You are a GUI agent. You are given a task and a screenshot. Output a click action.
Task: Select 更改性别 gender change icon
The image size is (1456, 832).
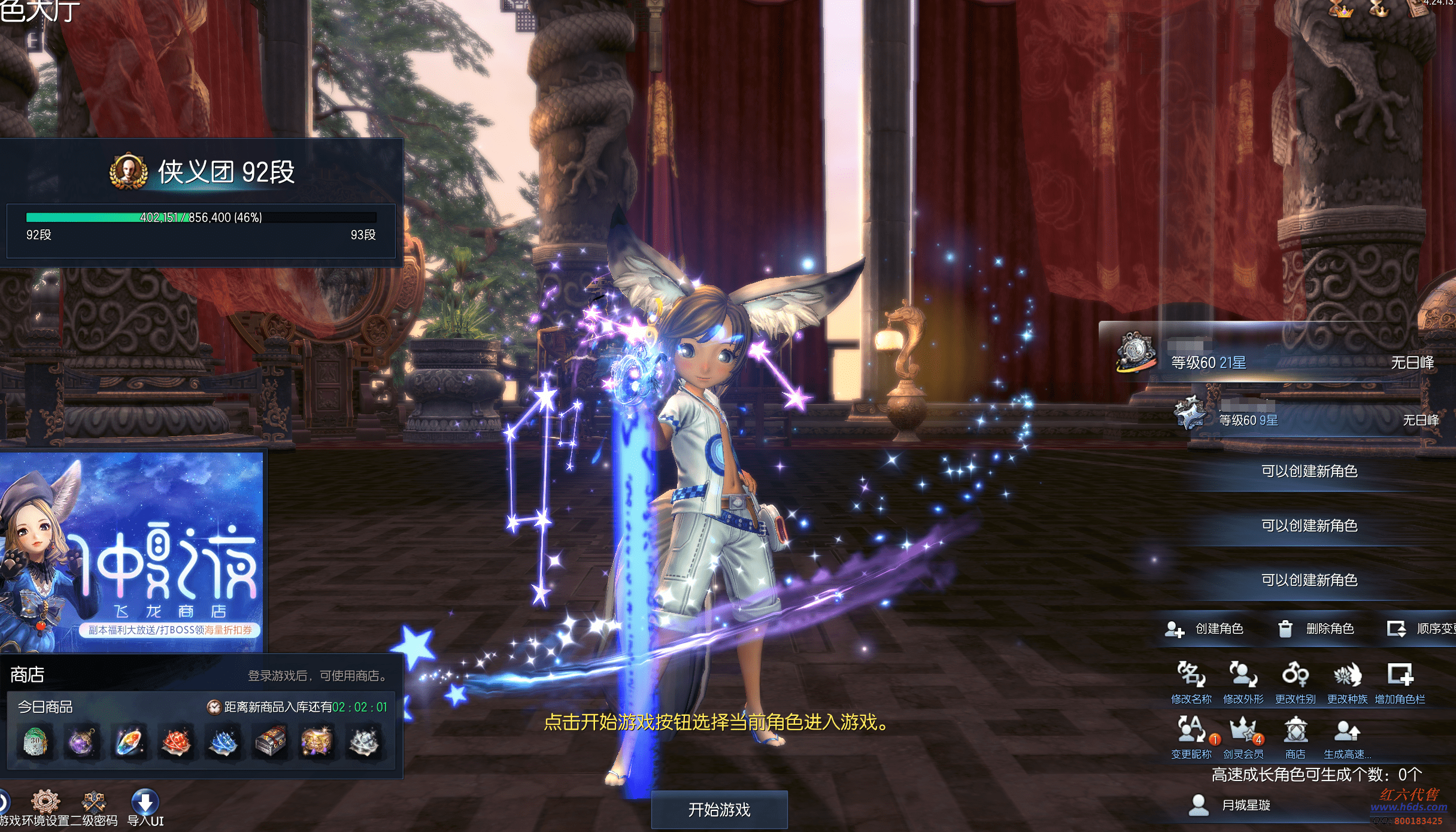pyautogui.click(x=1295, y=680)
